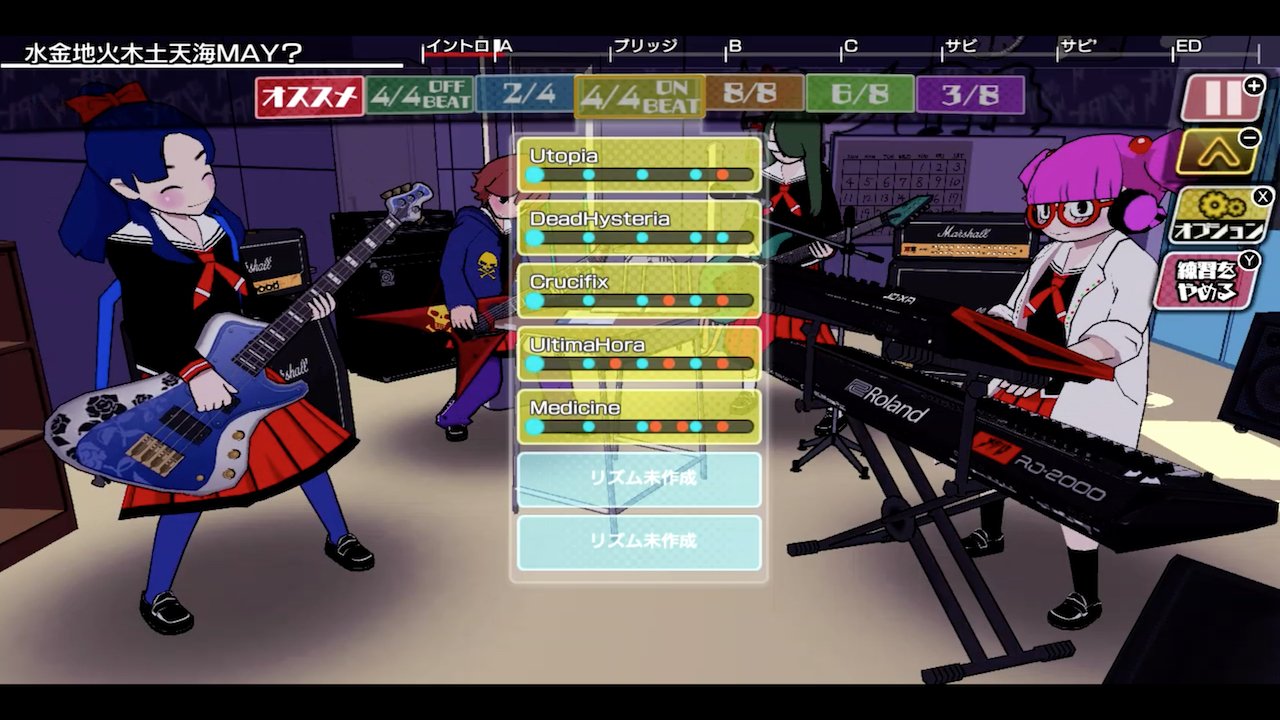Viewport: 1280px width, 720px height.
Task: Activate a beat dot on the Crucifix pattern
Action: tap(640, 299)
